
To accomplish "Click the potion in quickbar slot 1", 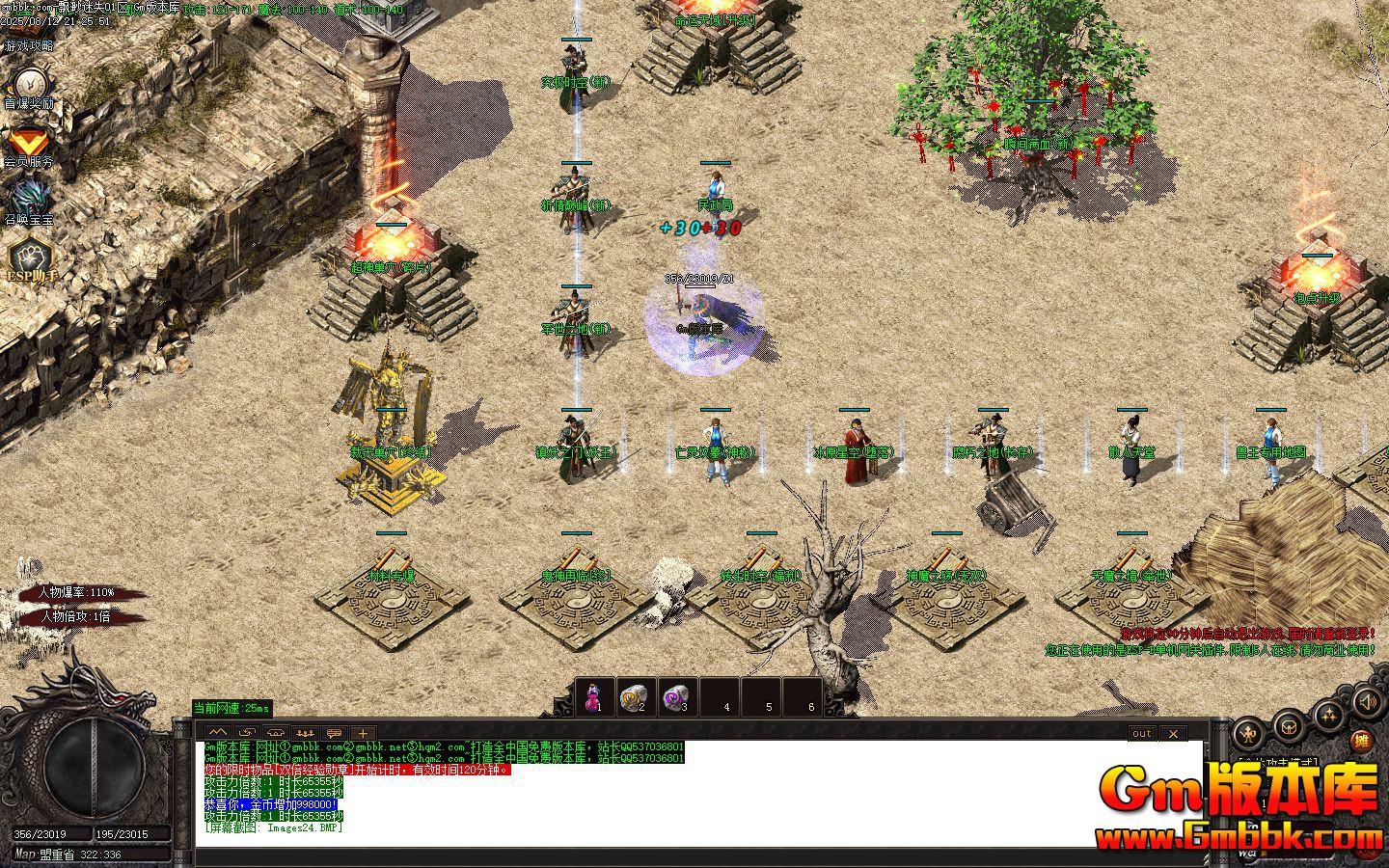I will (593, 695).
